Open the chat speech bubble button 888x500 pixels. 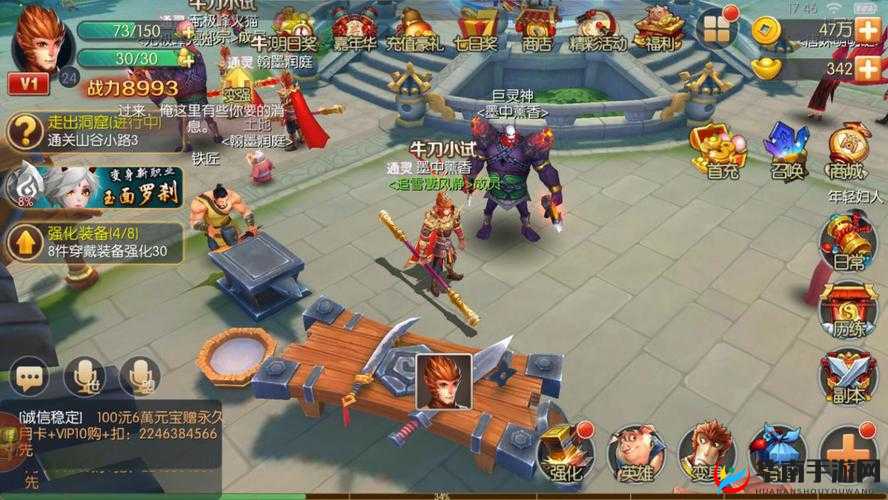point(28,377)
